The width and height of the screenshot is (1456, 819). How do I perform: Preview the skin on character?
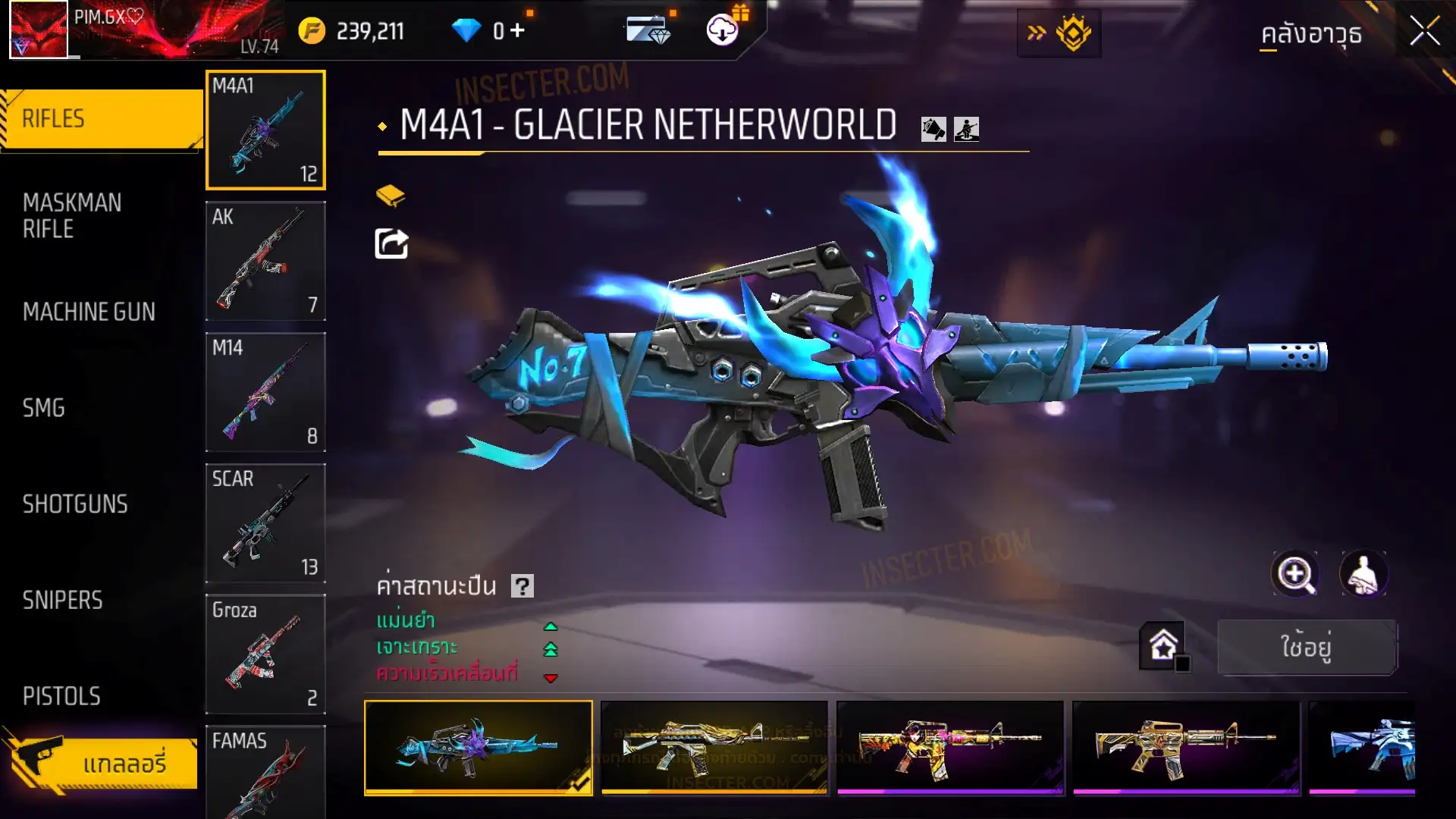pyautogui.click(x=1363, y=574)
